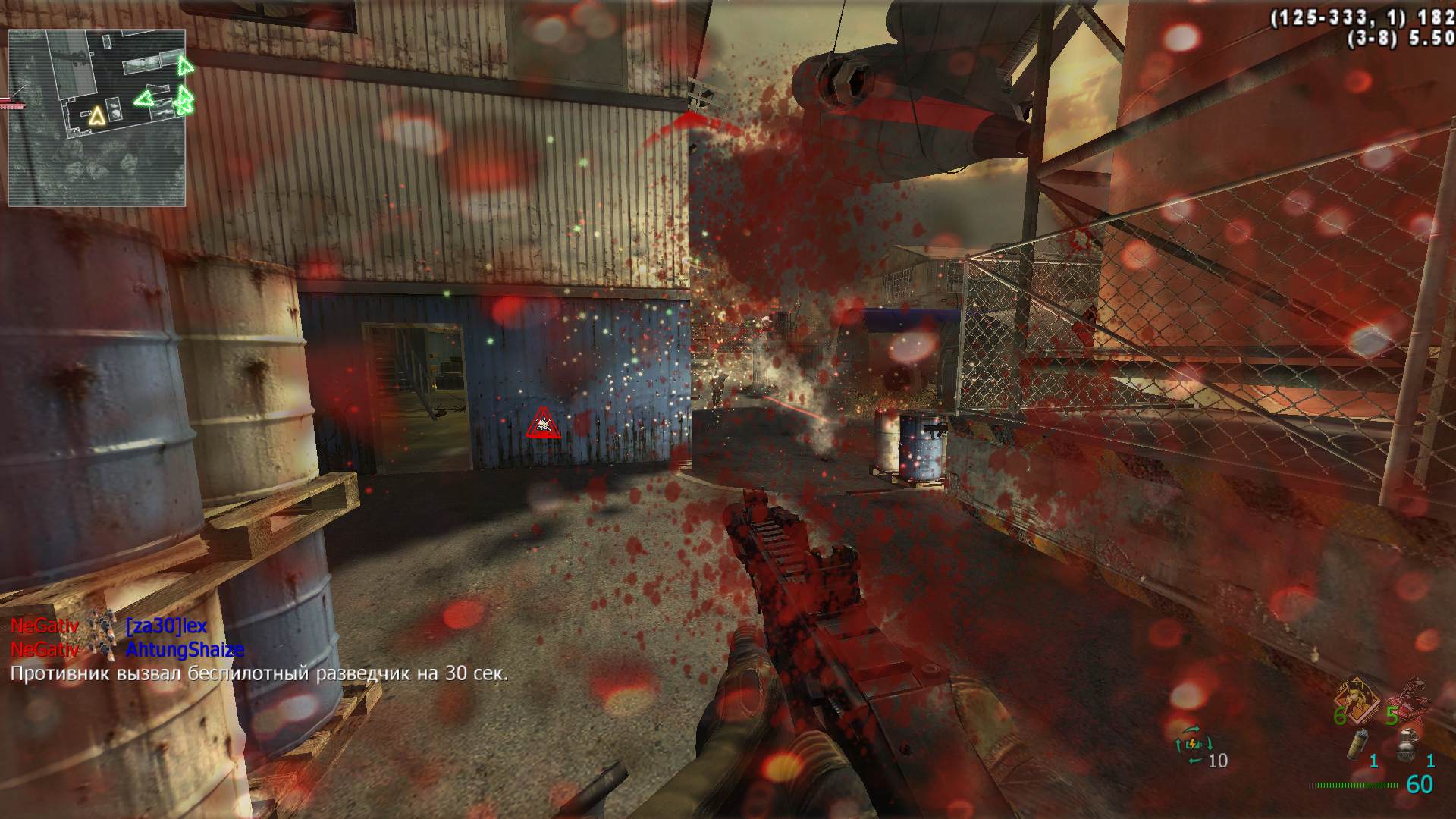This screenshot has width=1456, height=819.
Task: Click the [za30]lex kill feed entry
Action: [166, 626]
